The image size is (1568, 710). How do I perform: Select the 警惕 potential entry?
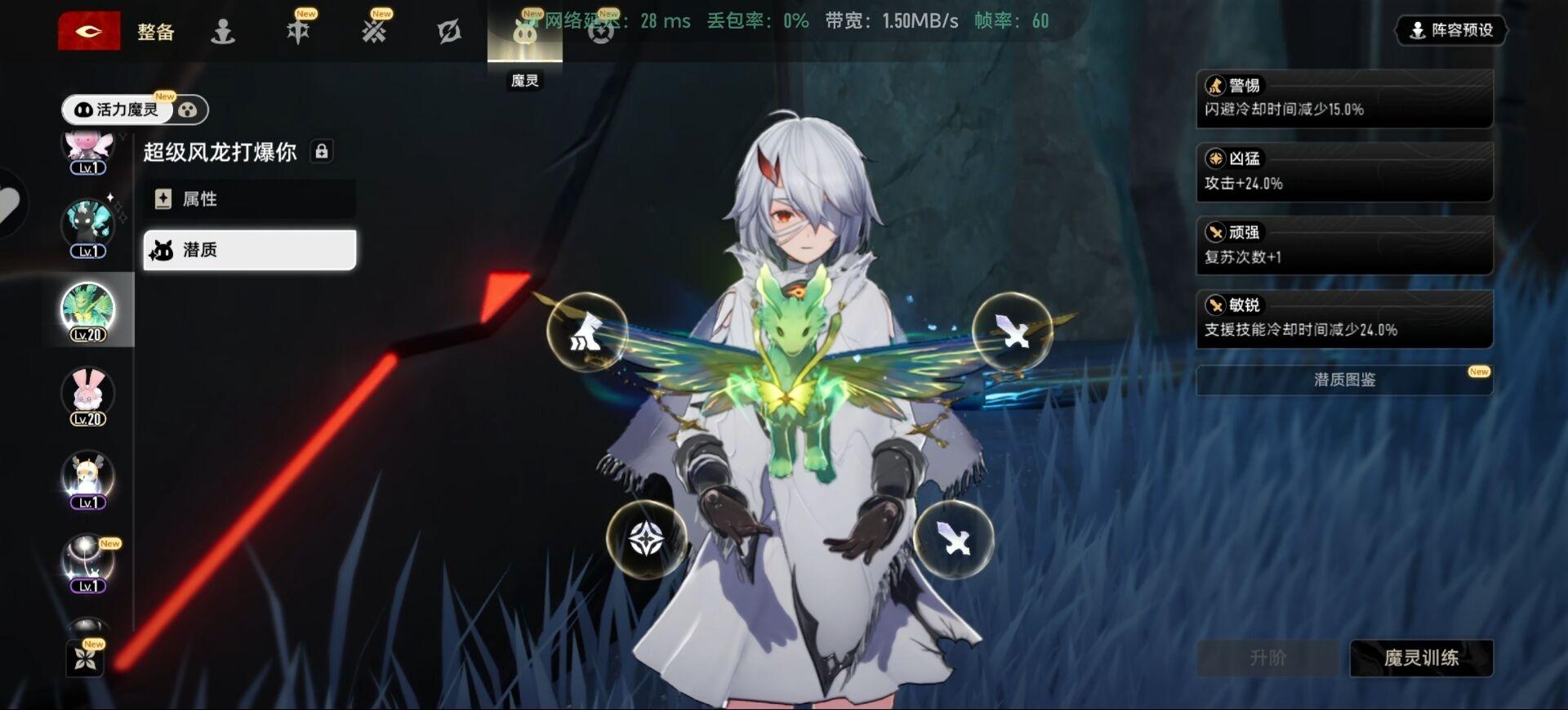[1344, 98]
